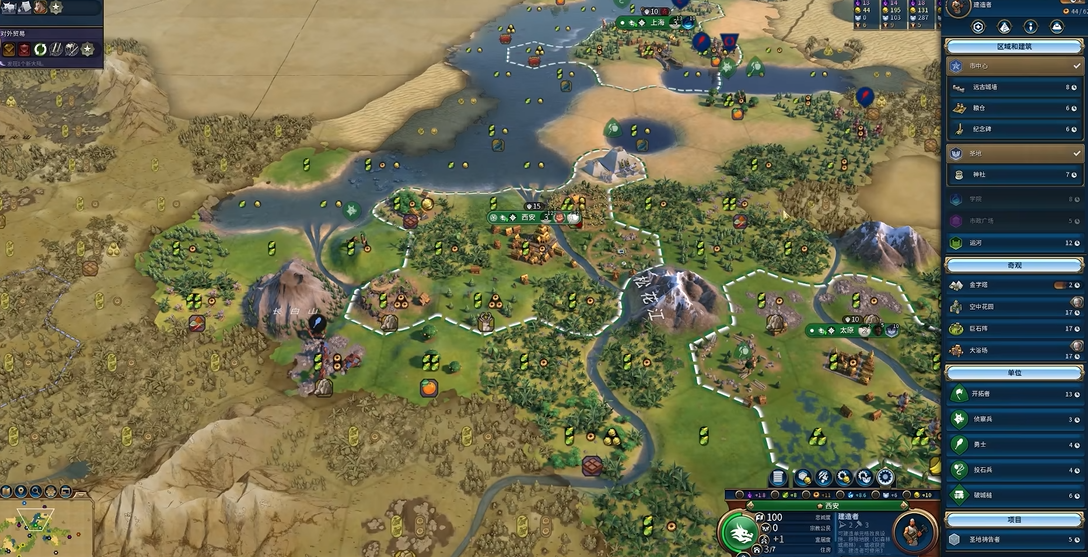Choose the 大浴场 (Great Bath) wonder
The height and width of the screenshot is (557, 1088).
tap(1010, 350)
